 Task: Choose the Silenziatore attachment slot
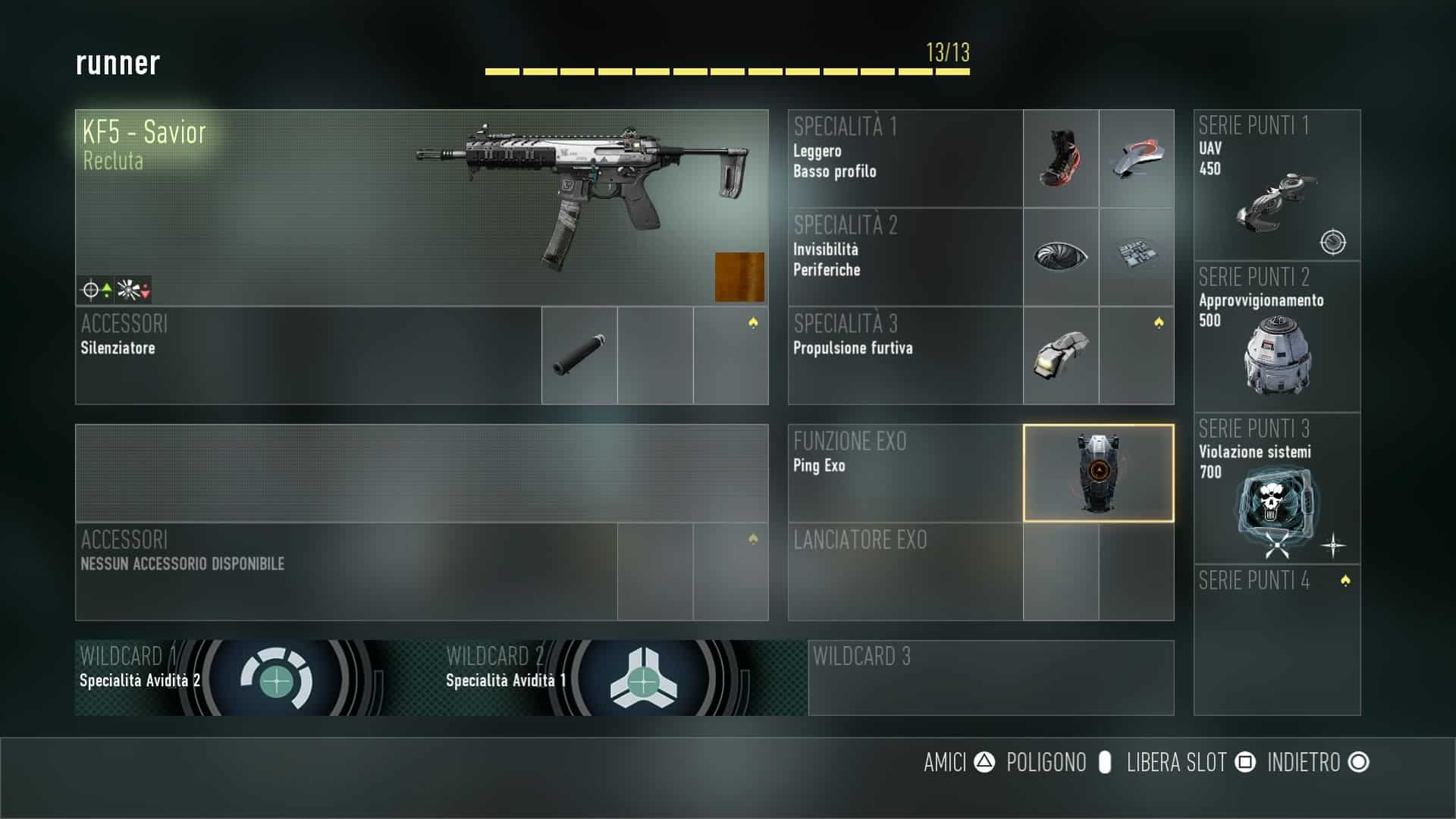tap(579, 355)
